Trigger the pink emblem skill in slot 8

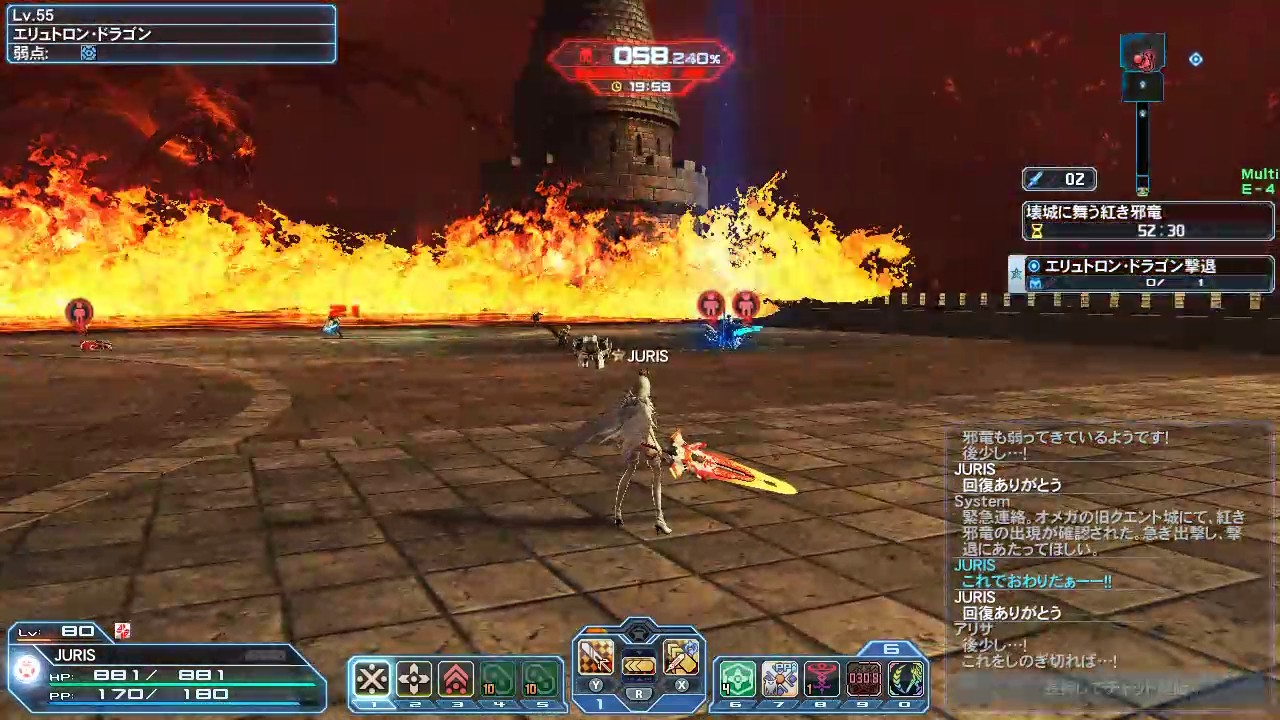pyautogui.click(x=821, y=680)
